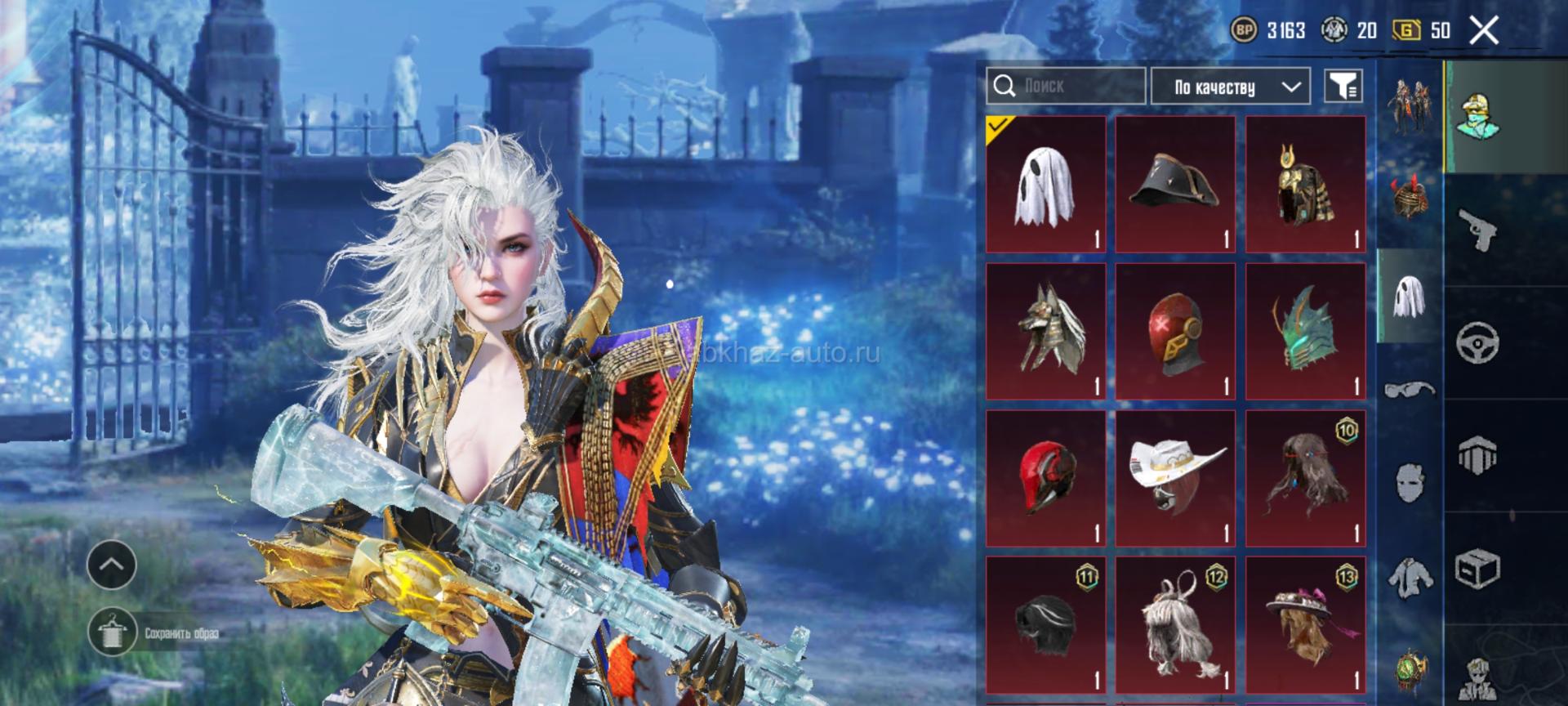This screenshot has width=1568, height=706.
Task: Open the По качеству sorting dropdown
Action: (x=1230, y=87)
